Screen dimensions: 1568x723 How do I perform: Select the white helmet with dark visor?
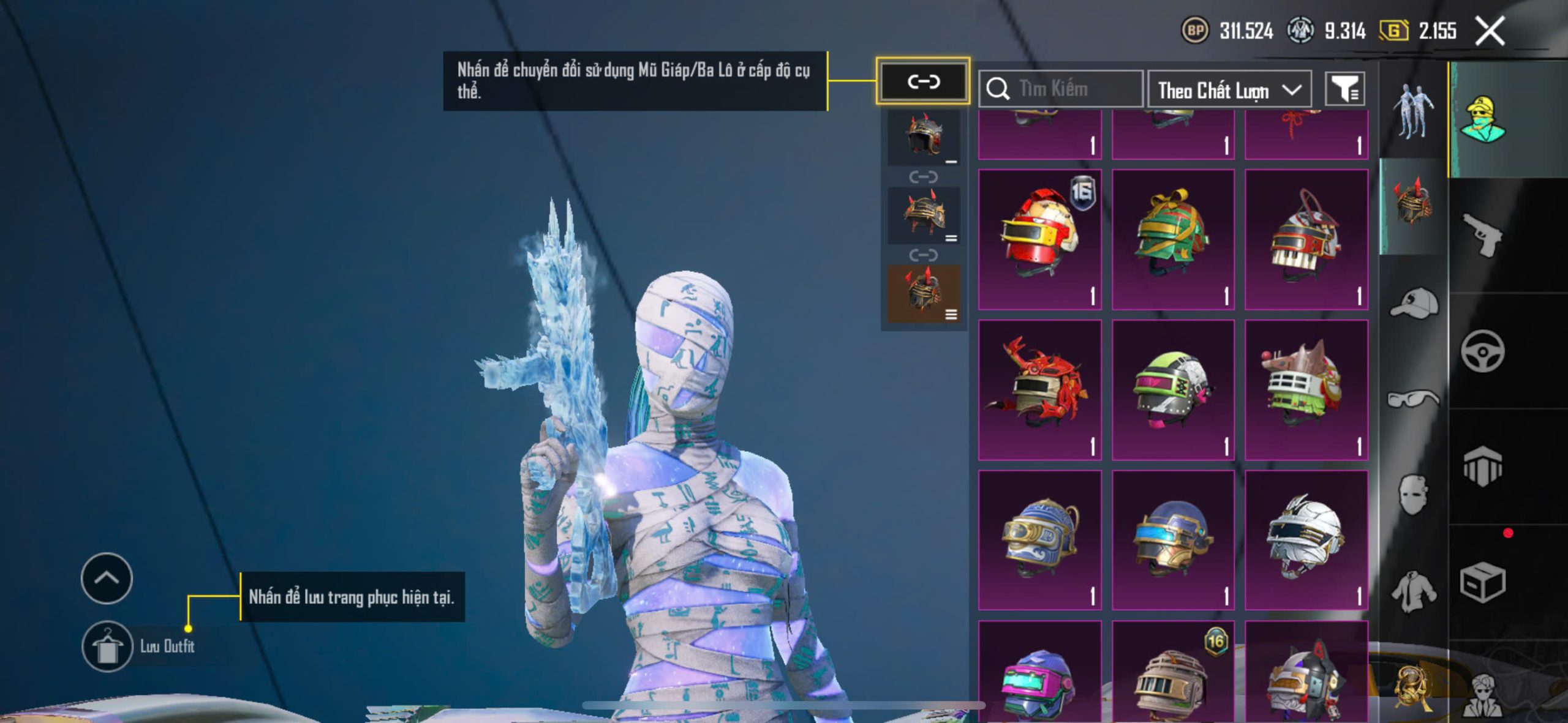1306,540
